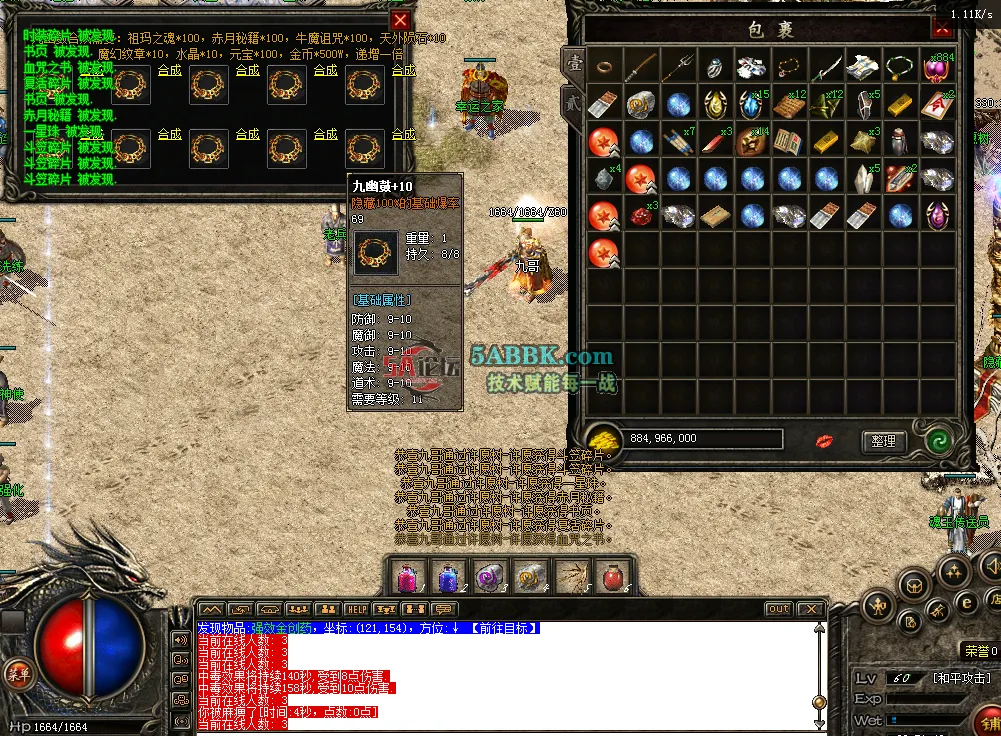Viewport: 1001px width, 736px height.
Task: Switch to bag page tab 贰
Action: coord(573,100)
